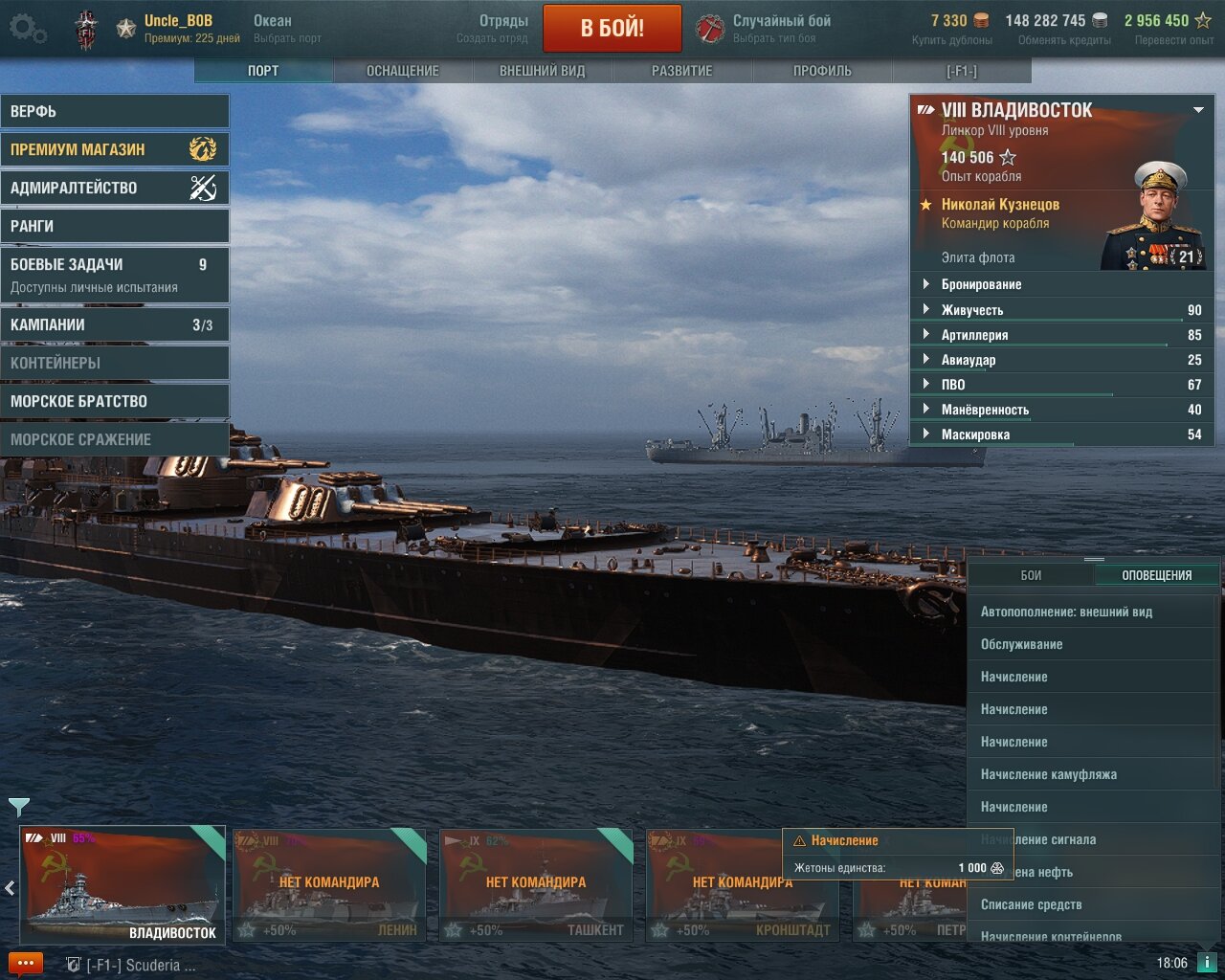
Task: Open the ship carousel filter funnel
Action: coord(18,807)
